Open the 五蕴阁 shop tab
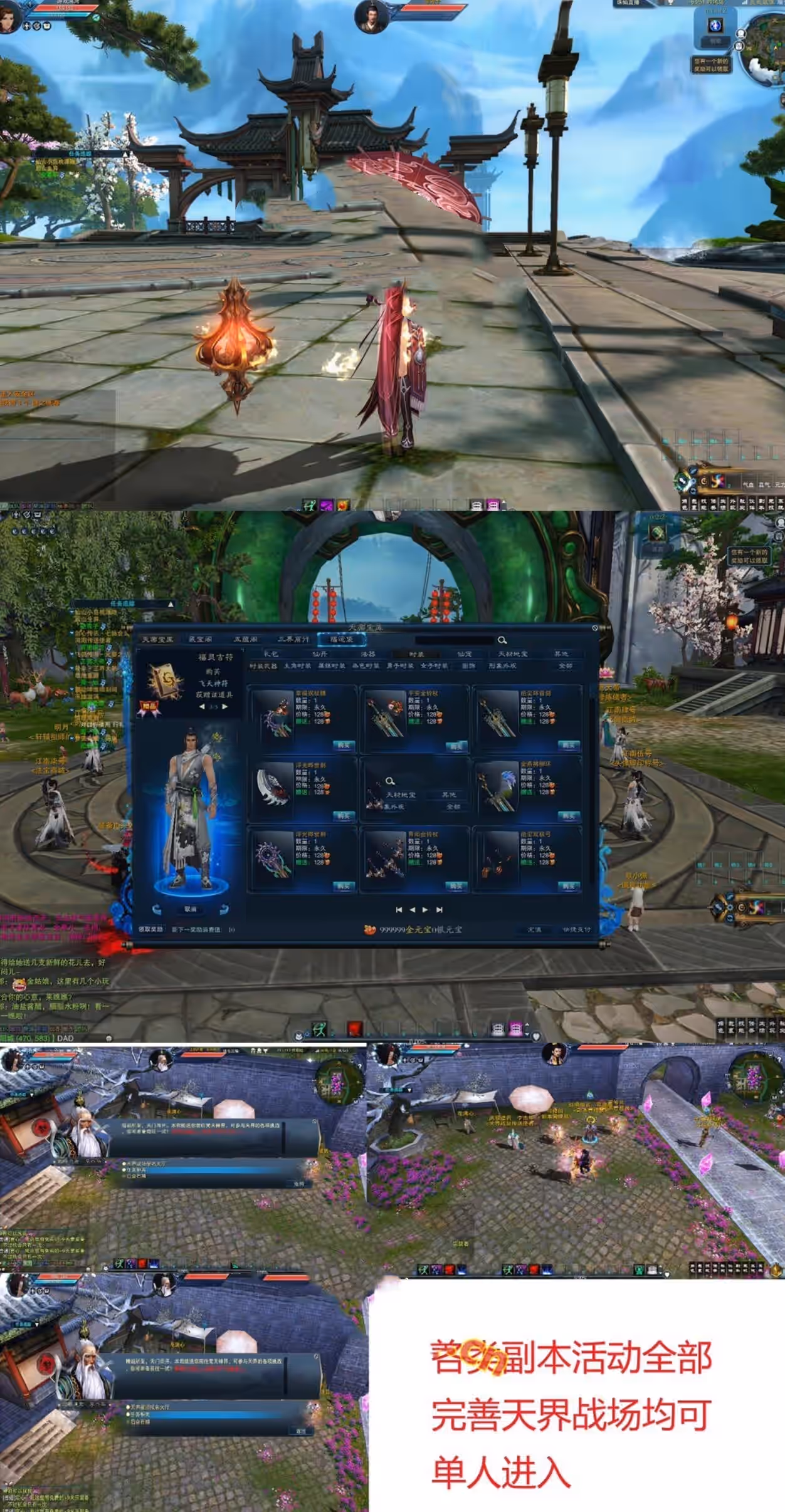Image resolution: width=785 pixels, height=1512 pixels. 246,639
